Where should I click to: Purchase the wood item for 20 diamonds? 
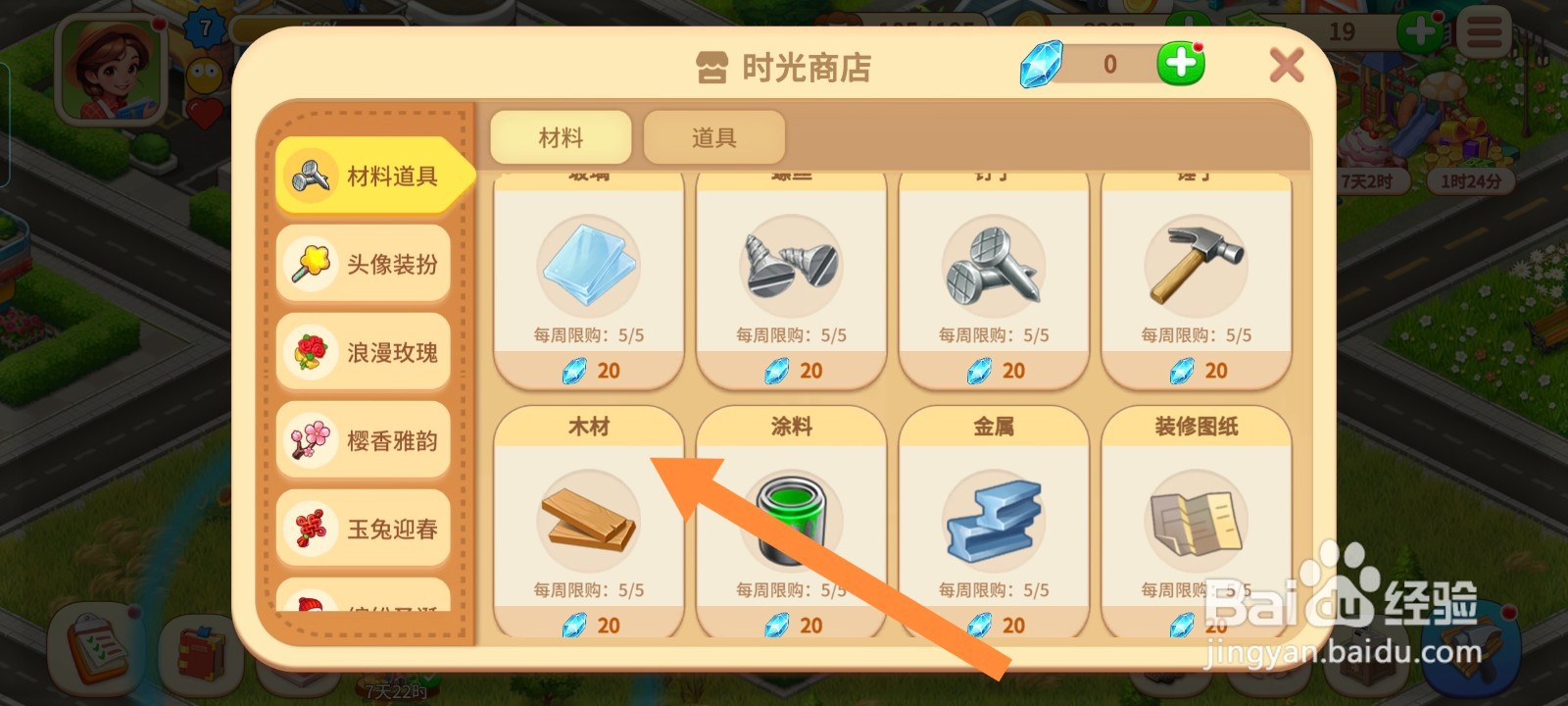[588, 625]
